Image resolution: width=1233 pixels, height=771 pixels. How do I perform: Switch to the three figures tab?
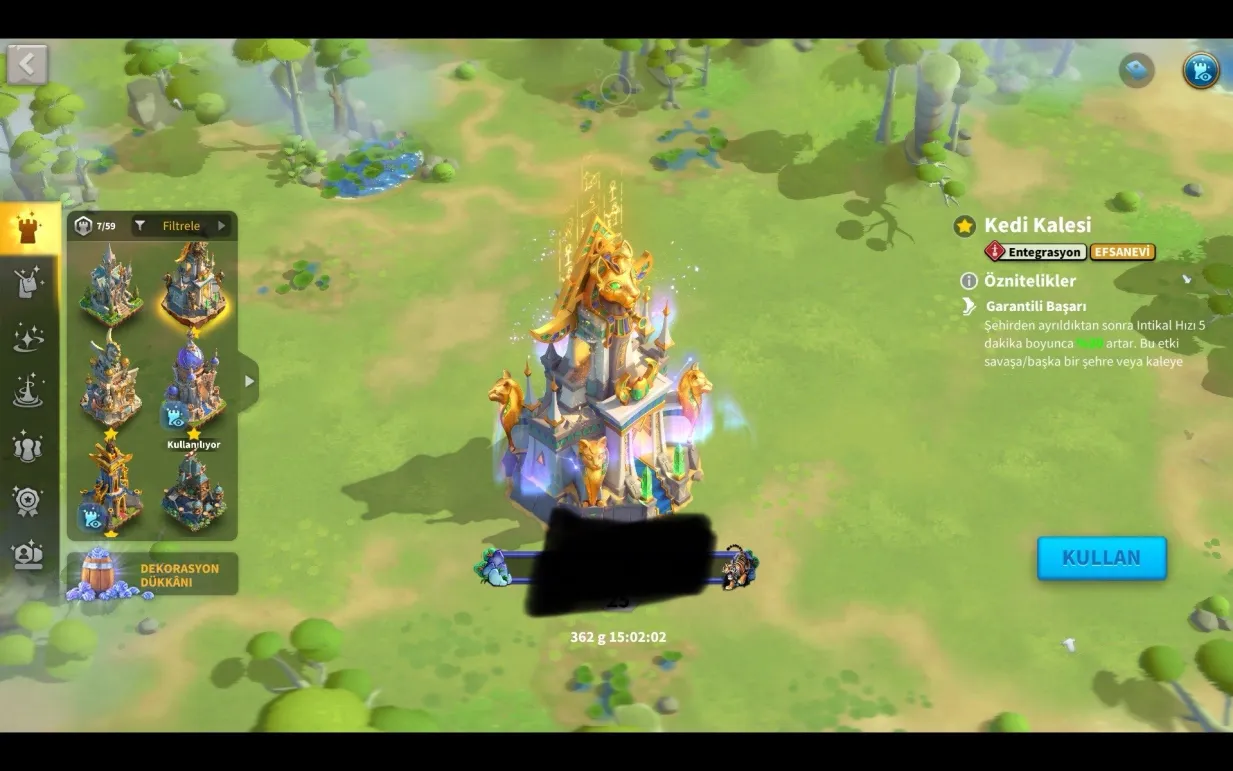tap(28, 446)
